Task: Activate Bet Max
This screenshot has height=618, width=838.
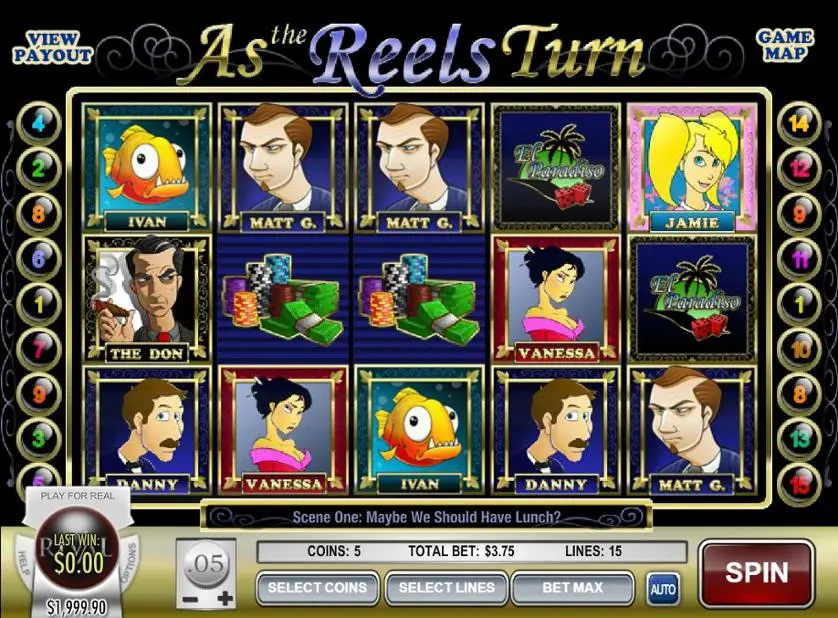Action: [x=573, y=588]
